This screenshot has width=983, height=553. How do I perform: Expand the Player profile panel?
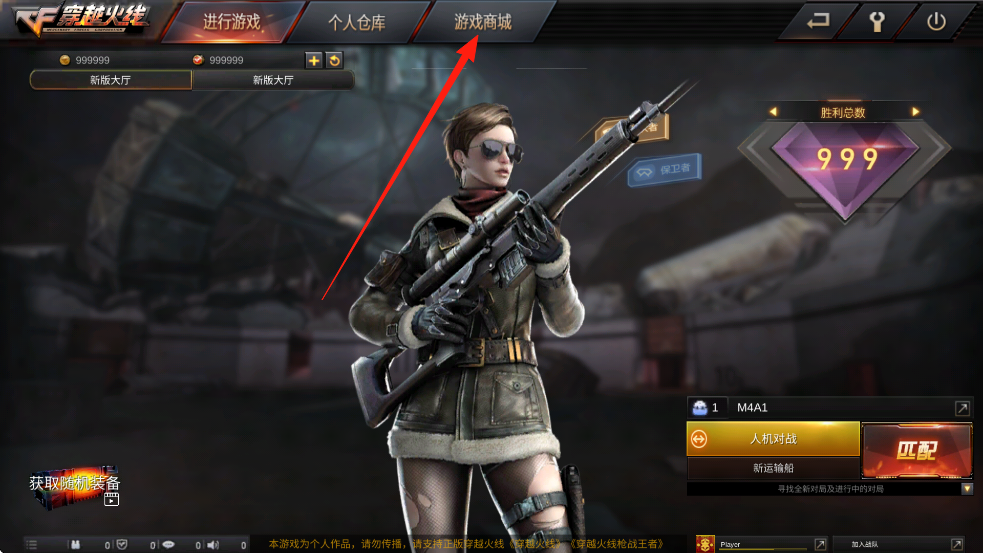click(x=820, y=544)
